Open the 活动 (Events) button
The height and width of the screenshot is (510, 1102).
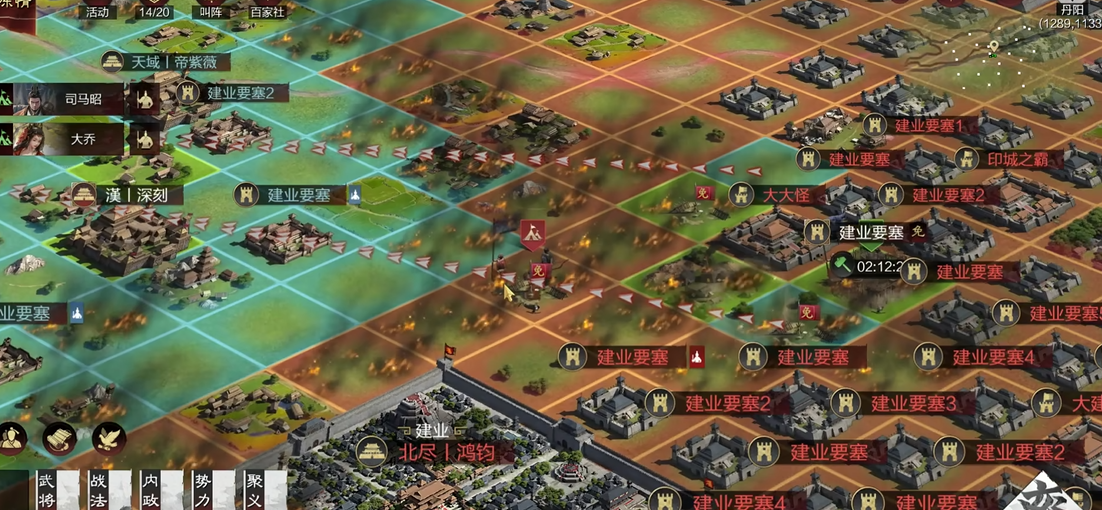97,12
